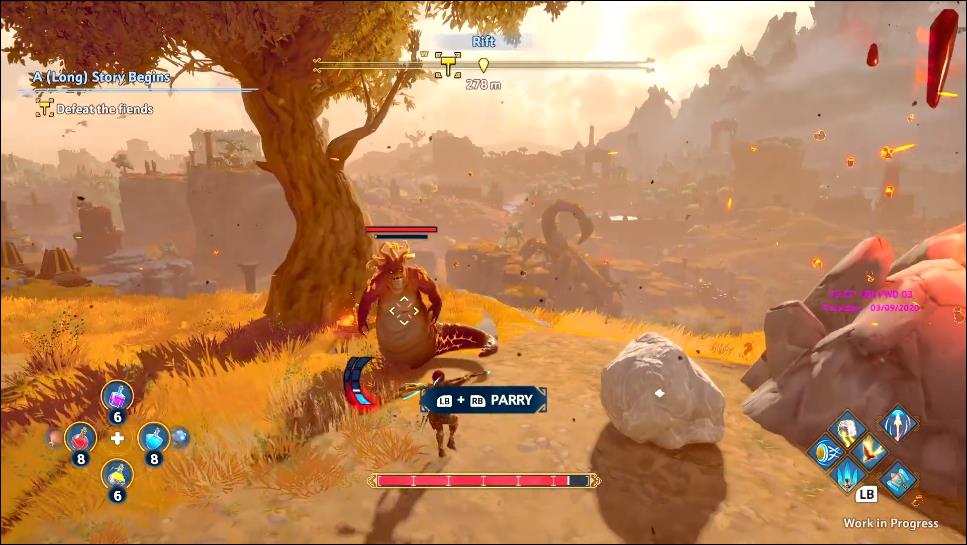Use the blue stamina potion
The width and height of the screenshot is (967, 545).
[x=153, y=437]
